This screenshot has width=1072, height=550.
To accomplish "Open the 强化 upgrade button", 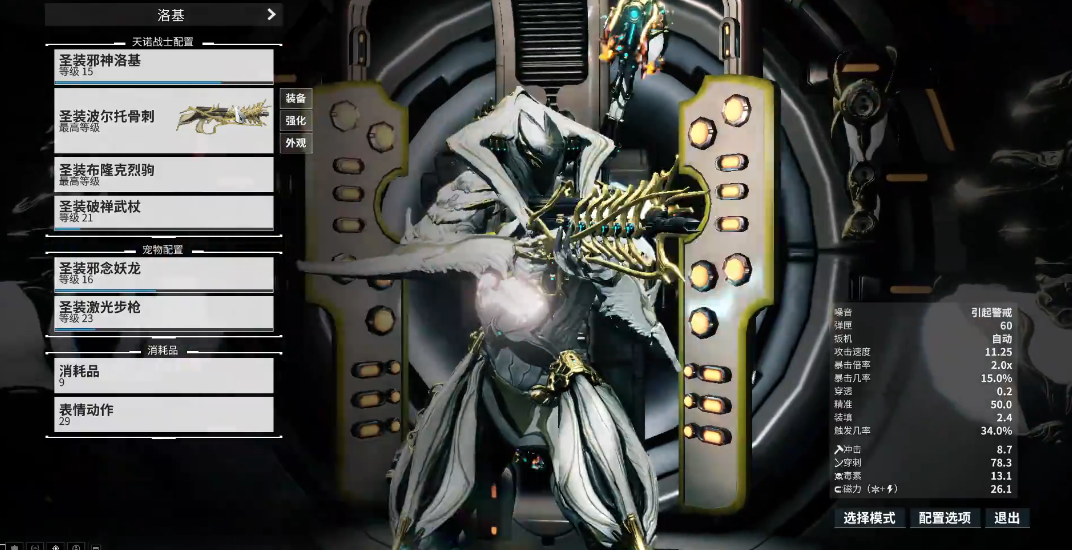I will (296, 121).
